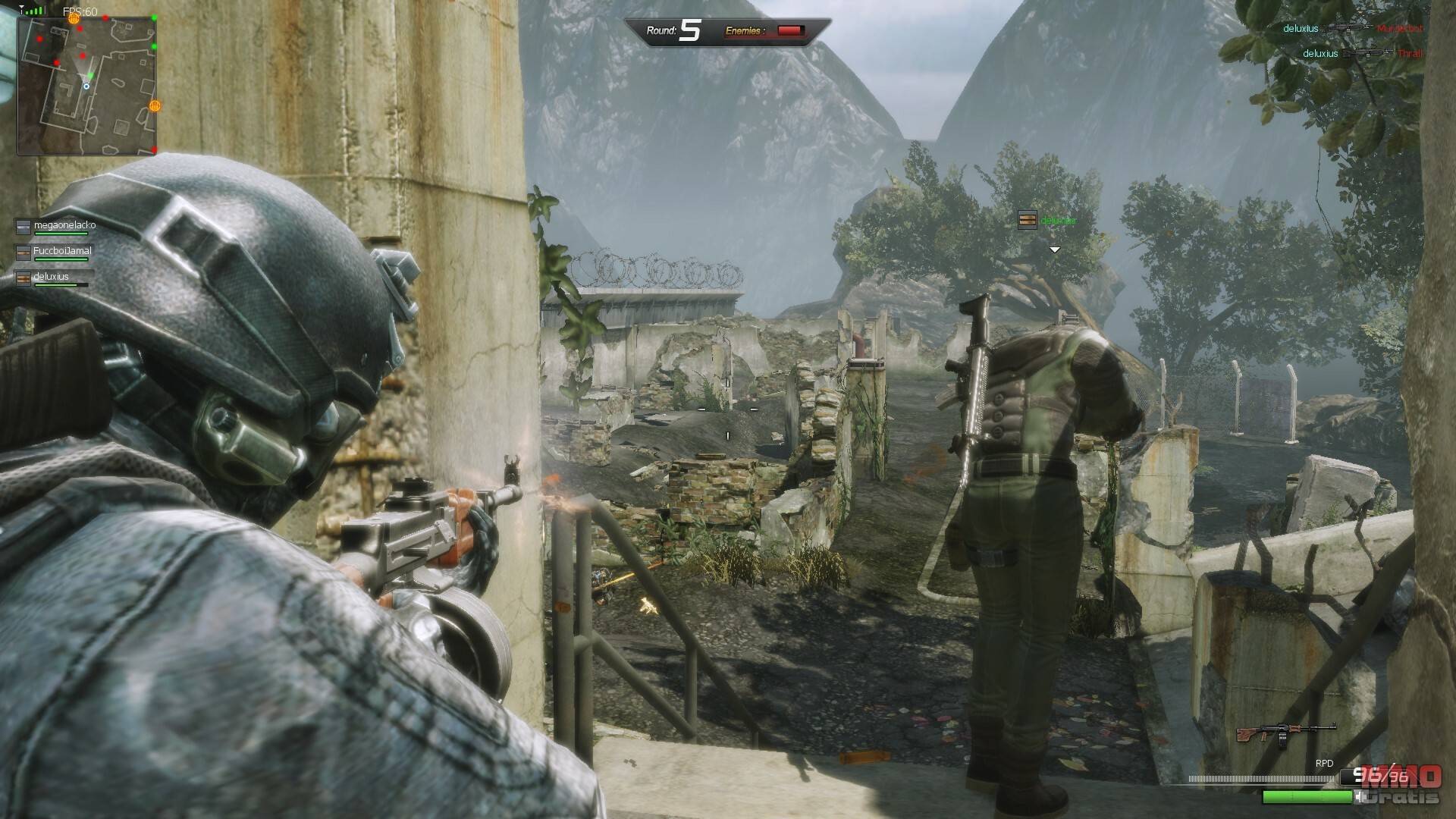Click the minimap in the corner
1456x819 pixels.
[86, 85]
